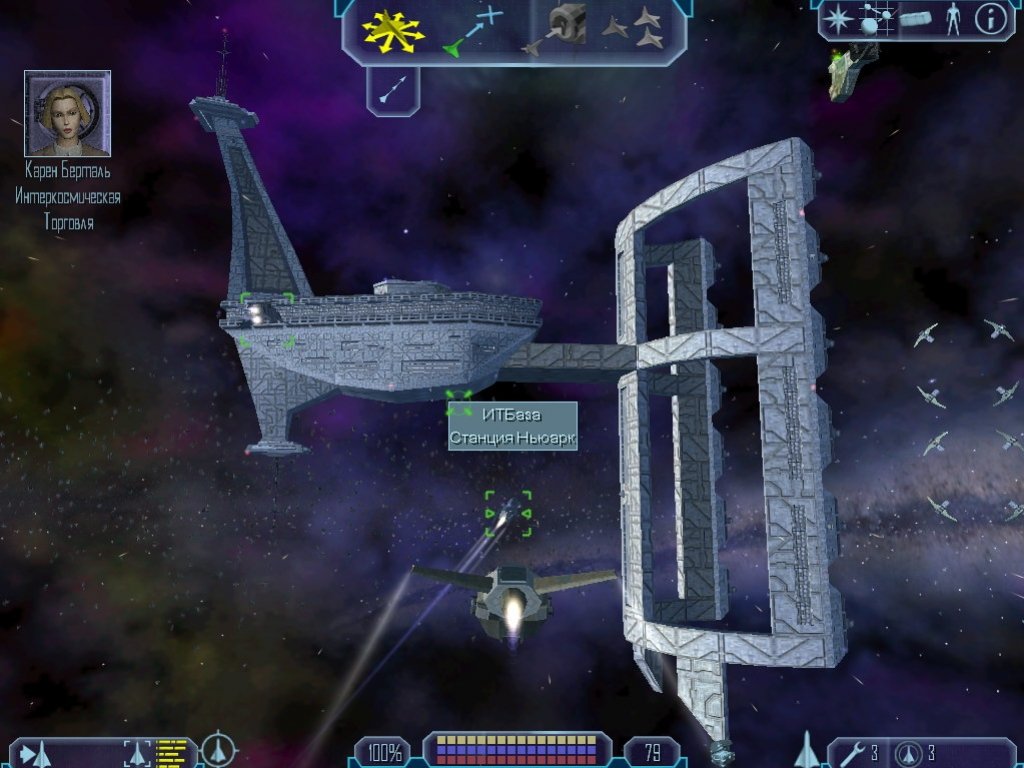Use nanobots with the wrench icon
The height and width of the screenshot is (768, 1024).
(853, 752)
